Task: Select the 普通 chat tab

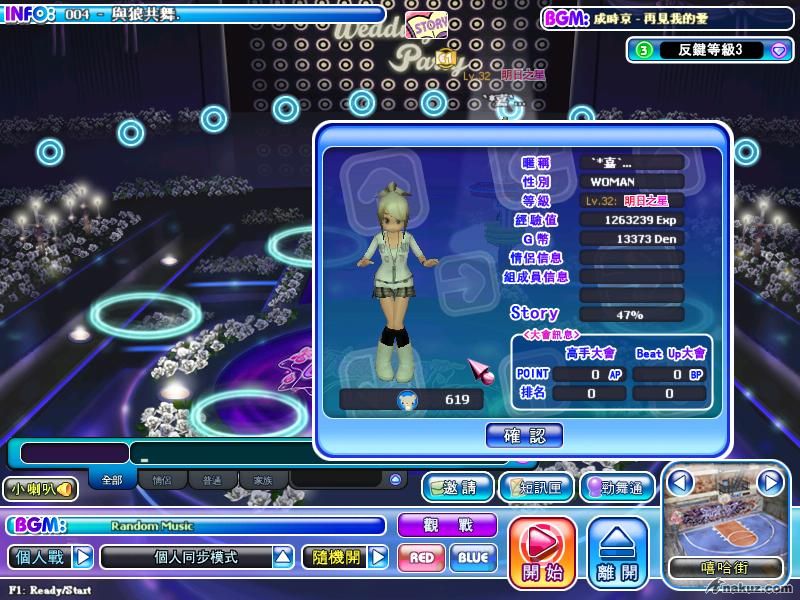Action: pyautogui.click(x=212, y=480)
